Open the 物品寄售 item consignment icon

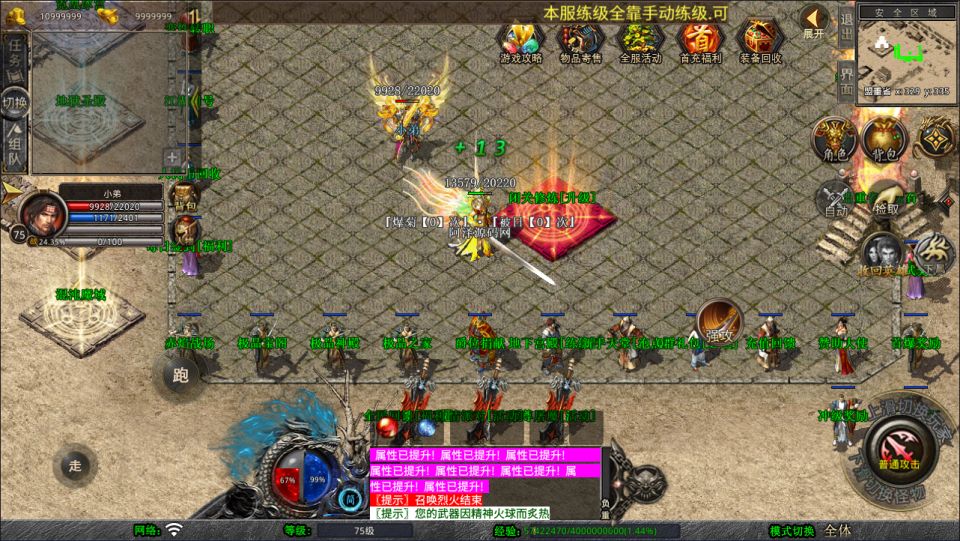click(580, 41)
